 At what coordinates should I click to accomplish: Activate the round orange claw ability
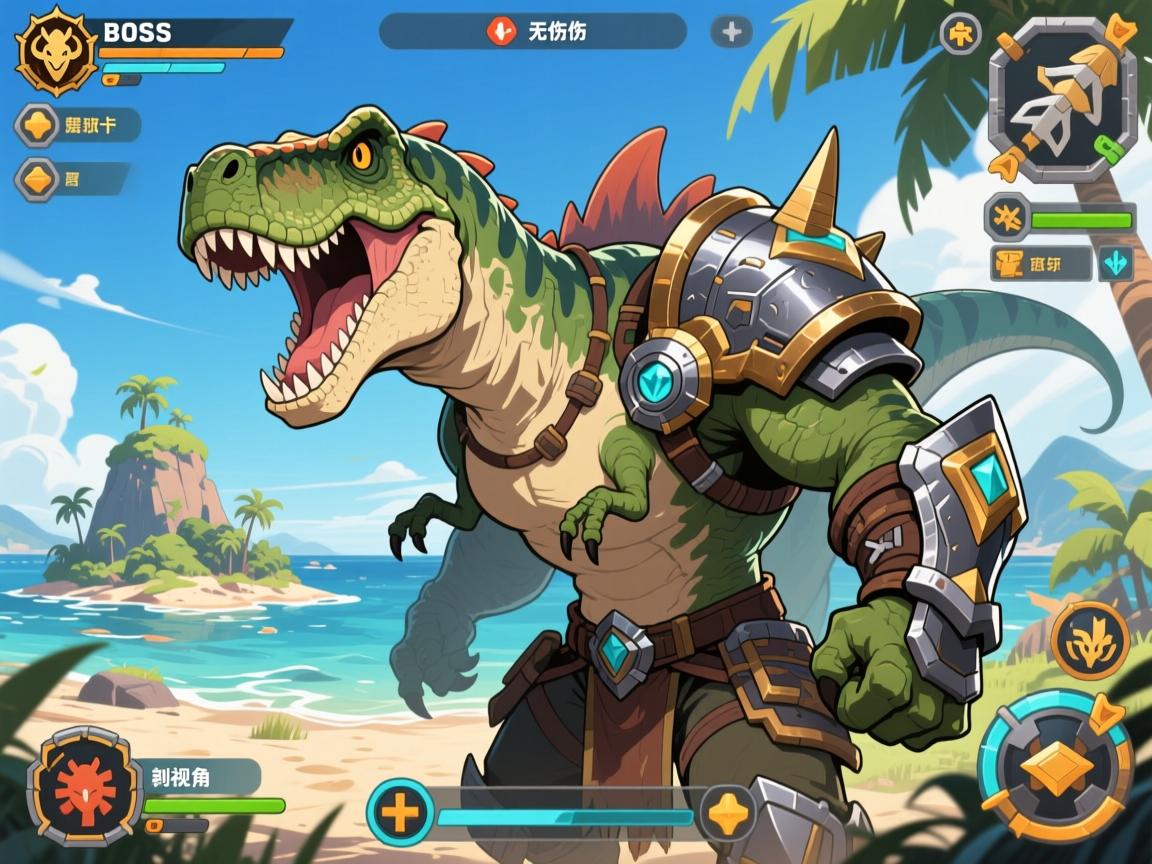point(1089,641)
